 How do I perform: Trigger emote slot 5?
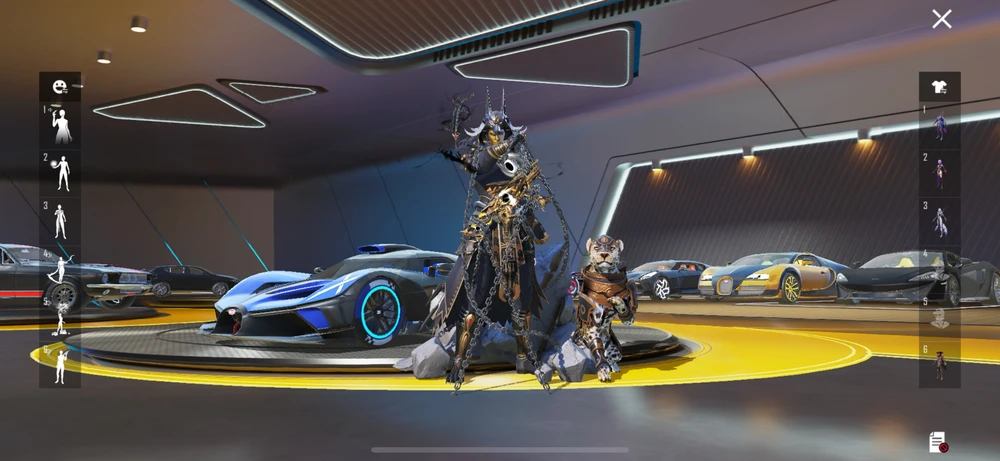click(61, 317)
